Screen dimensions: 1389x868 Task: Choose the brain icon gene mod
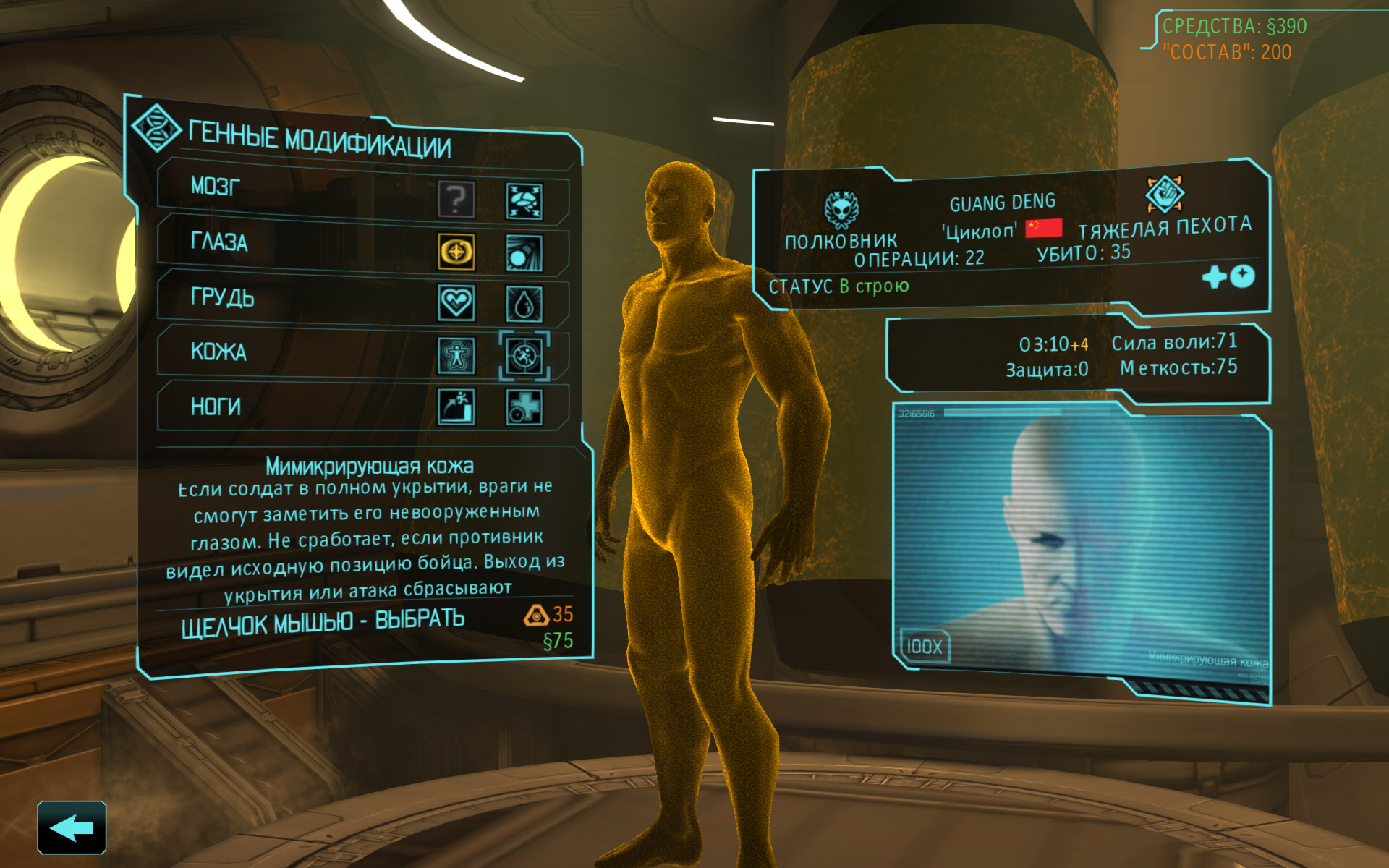point(524,201)
